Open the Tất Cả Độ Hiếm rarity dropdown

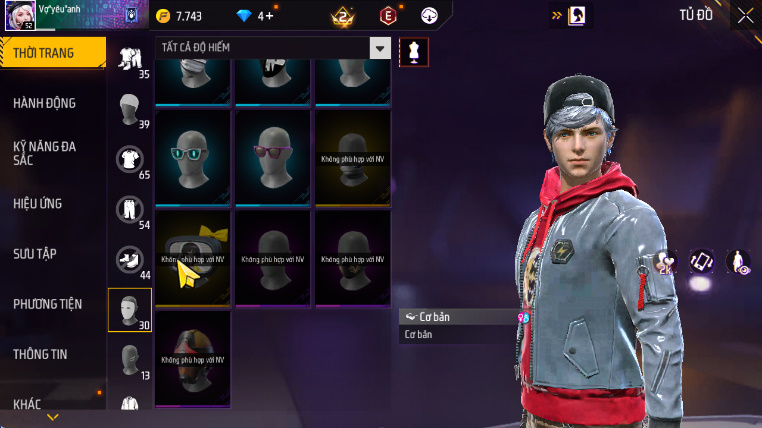(273, 47)
